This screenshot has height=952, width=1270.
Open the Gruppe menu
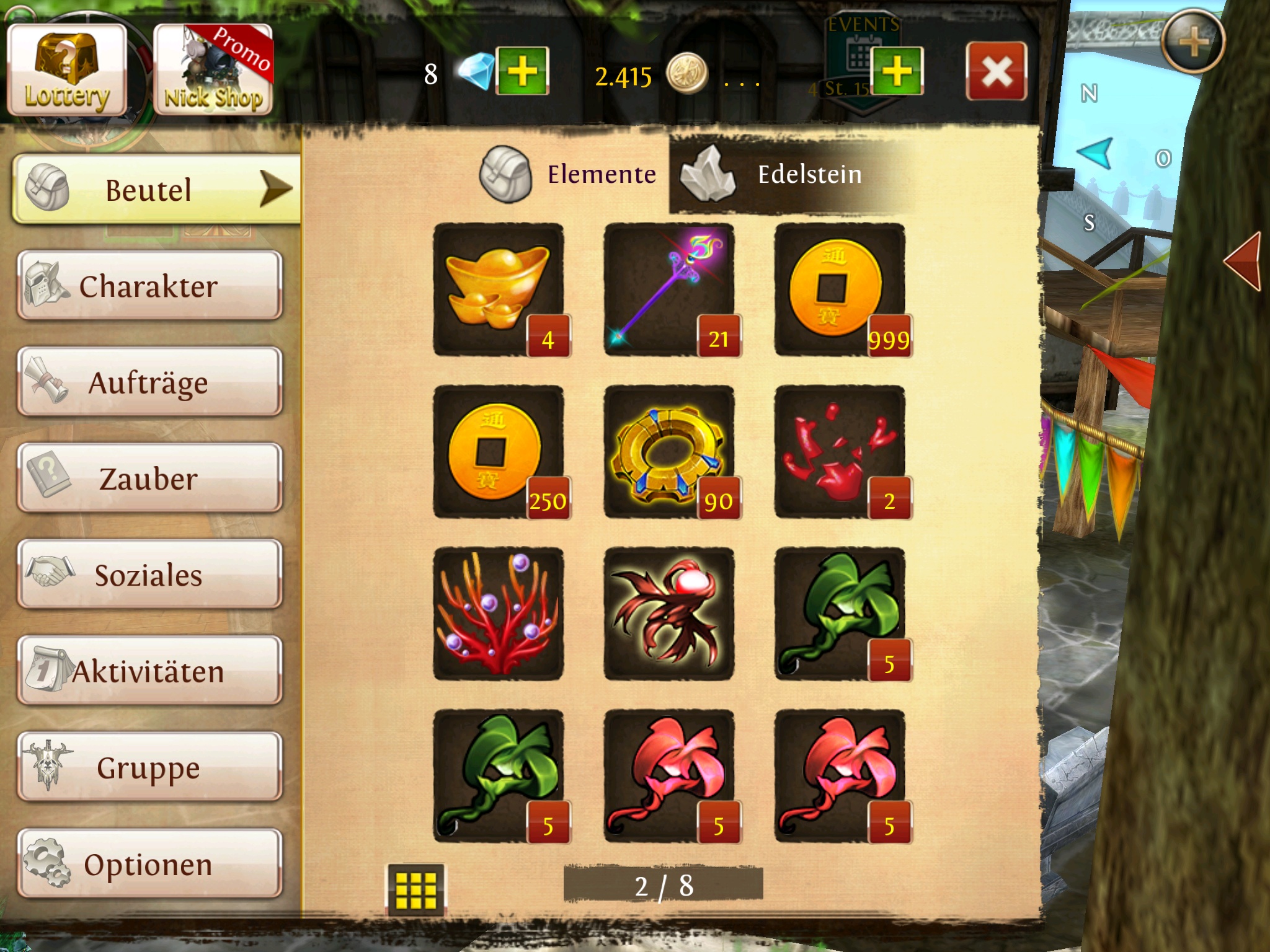pyautogui.click(x=149, y=767)
